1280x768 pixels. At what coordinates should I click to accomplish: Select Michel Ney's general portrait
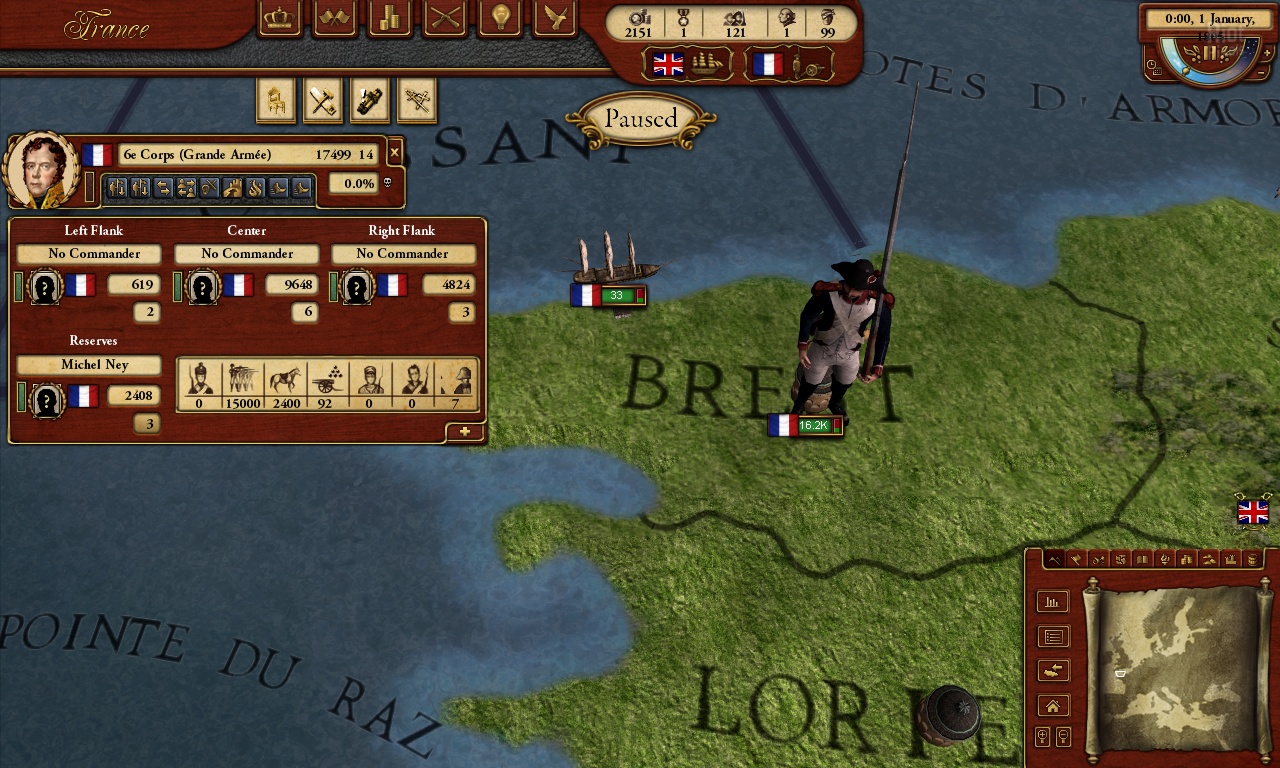[x=41, y=170]
